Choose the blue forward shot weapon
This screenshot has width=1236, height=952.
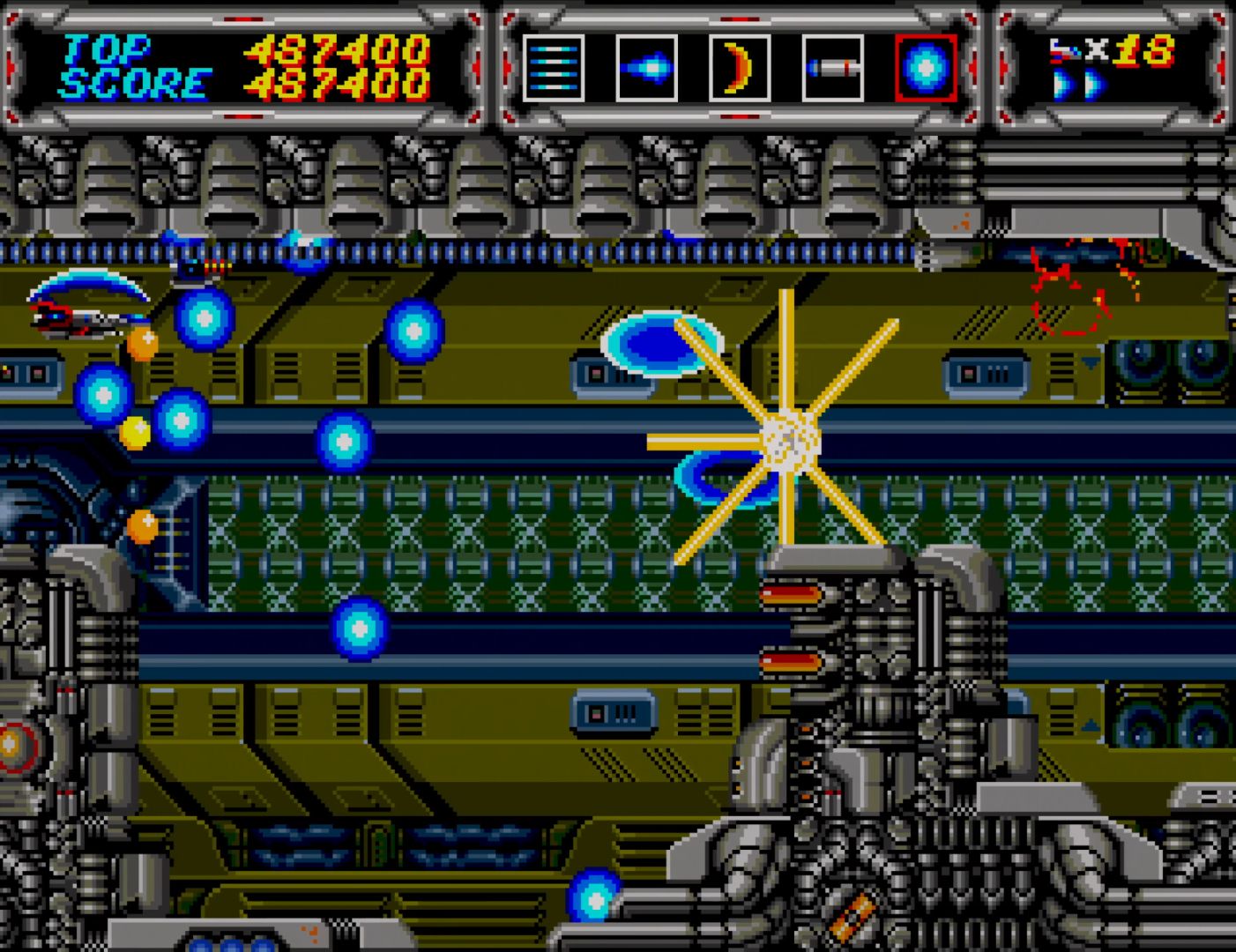point(646,68)
